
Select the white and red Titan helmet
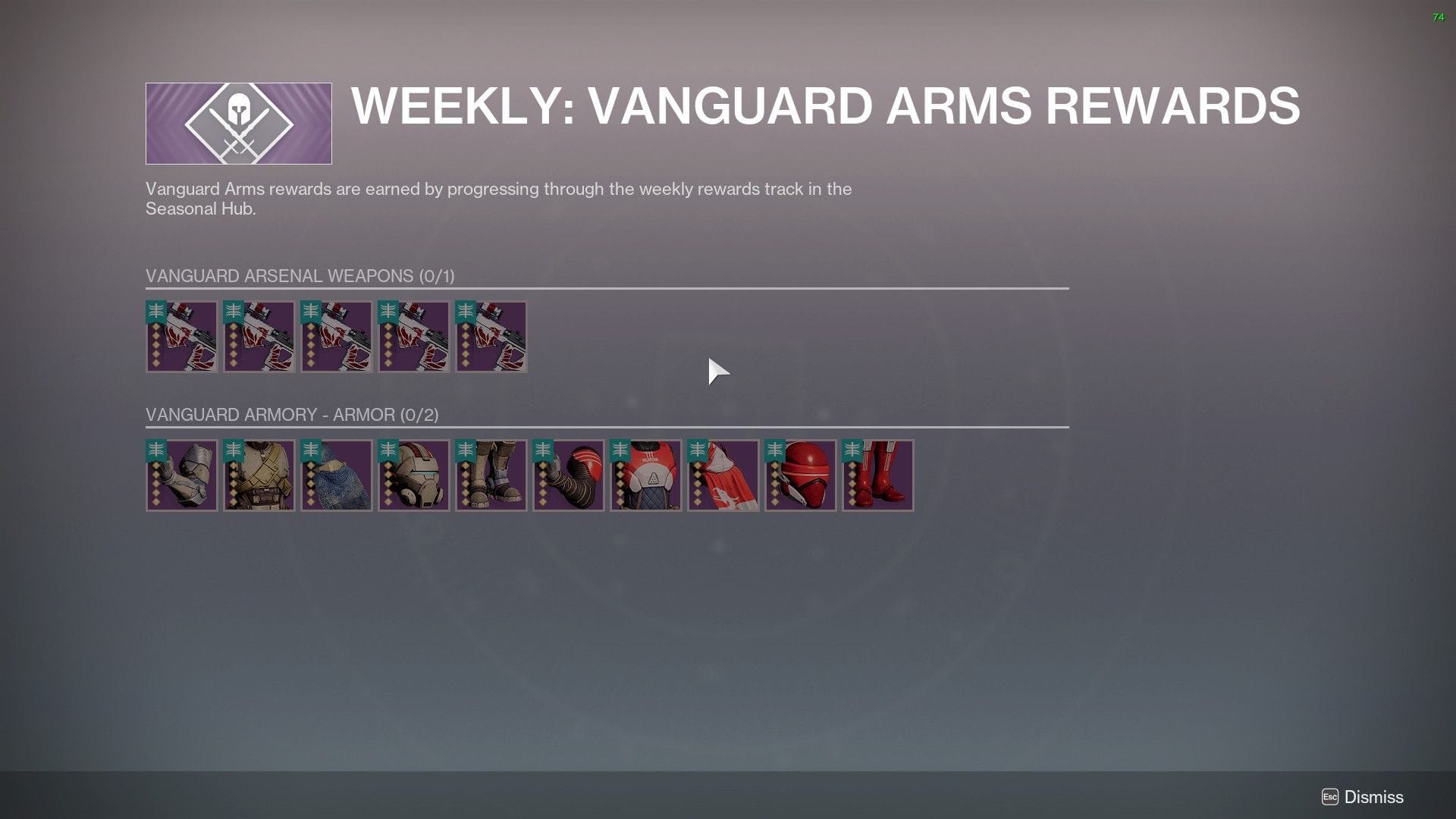(x=413, y=475)
